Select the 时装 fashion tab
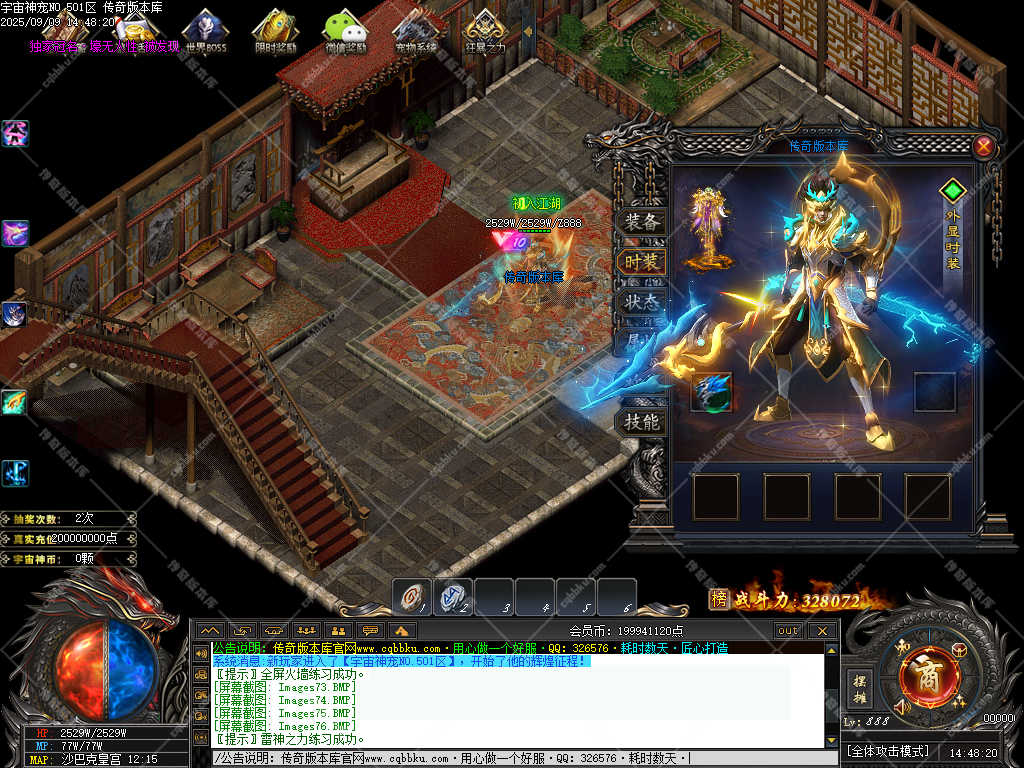Image resolution: width=1024 pixels, height=768 pixels. click(x=641, y=262)
